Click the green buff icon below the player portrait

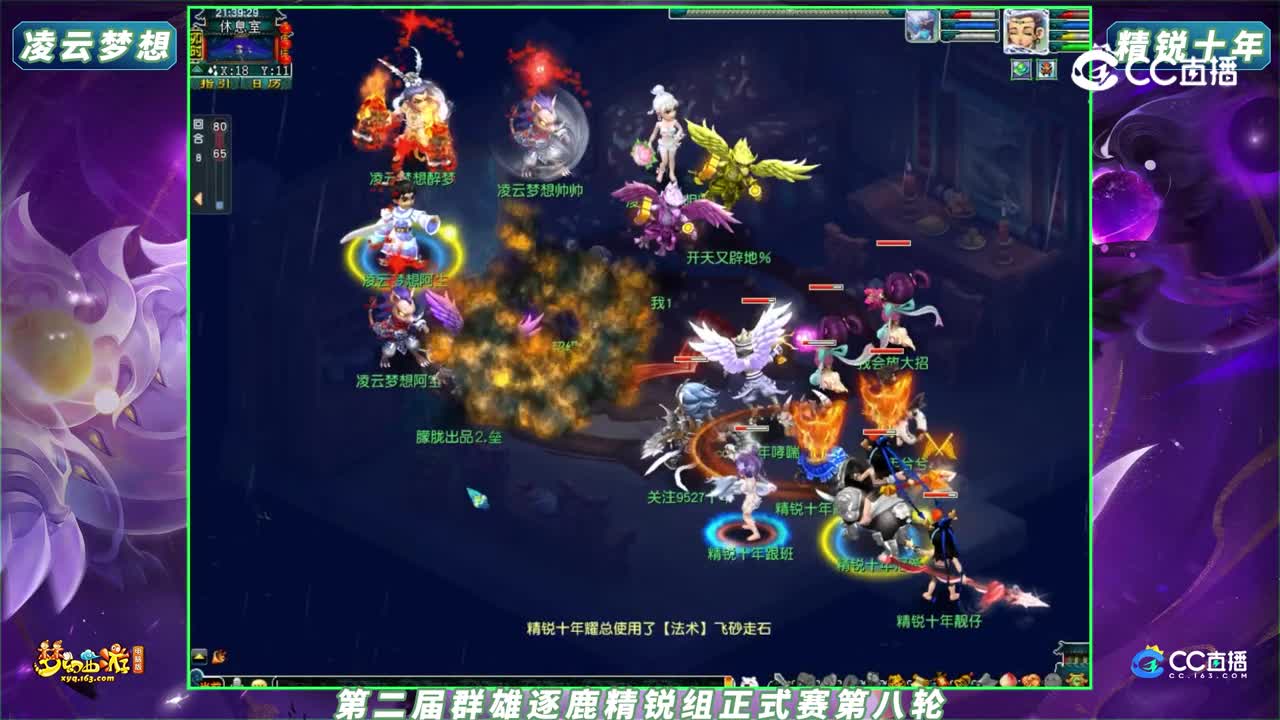pos(1020,70)
